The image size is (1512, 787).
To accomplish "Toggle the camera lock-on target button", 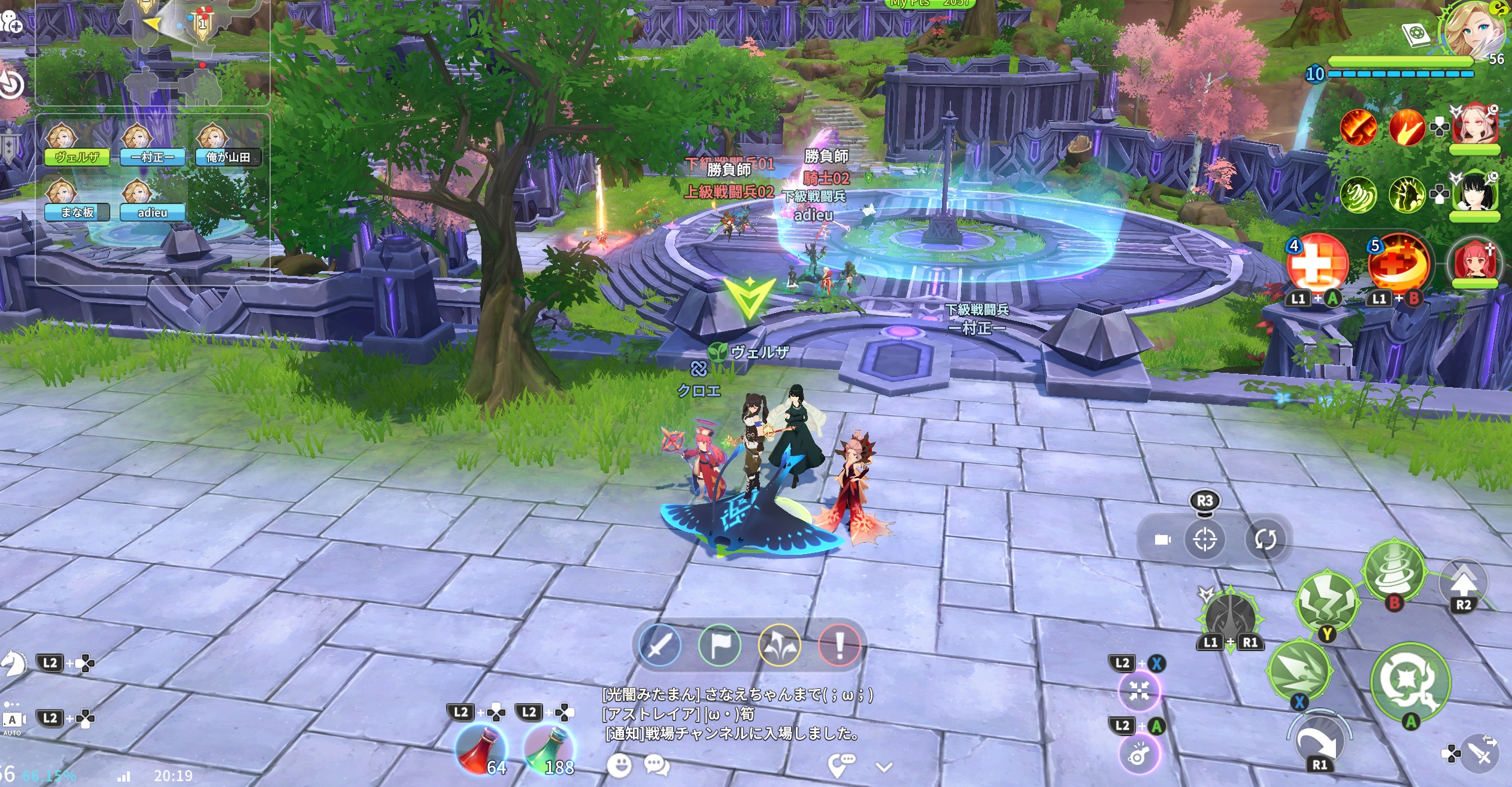I will (x=1205, y=540).
